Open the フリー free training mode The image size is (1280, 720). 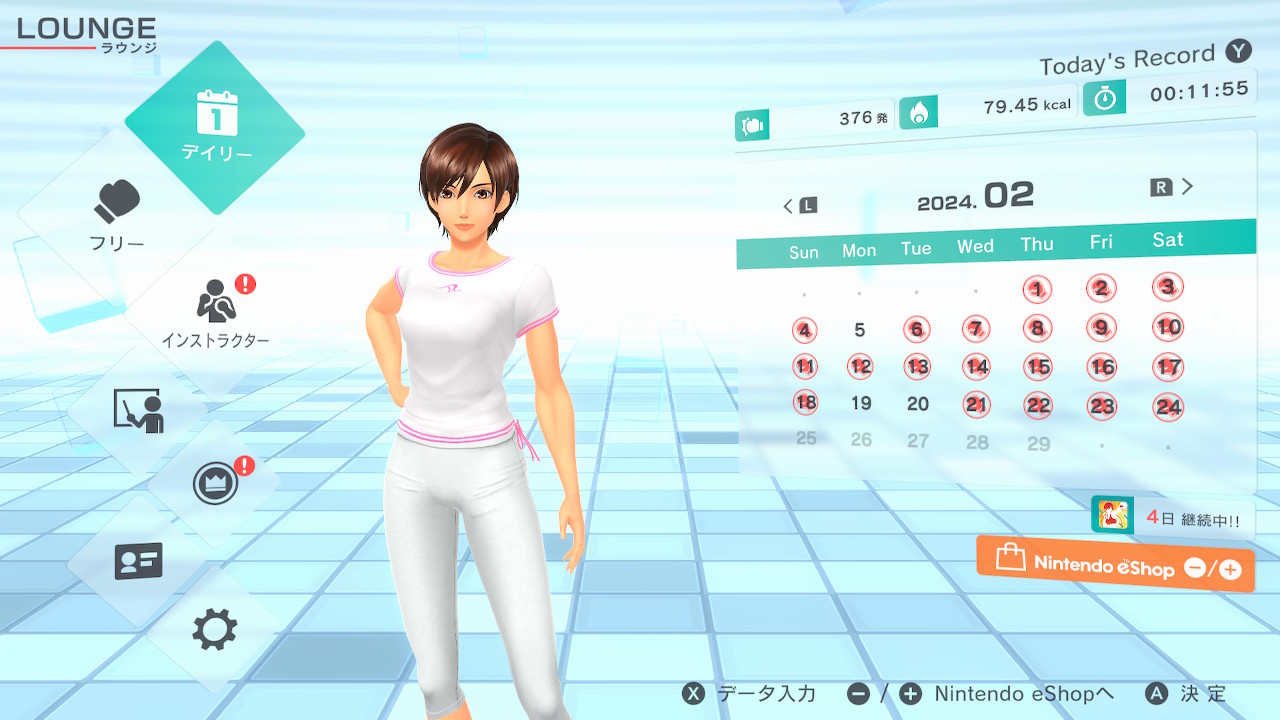click(x=117, y=215)
